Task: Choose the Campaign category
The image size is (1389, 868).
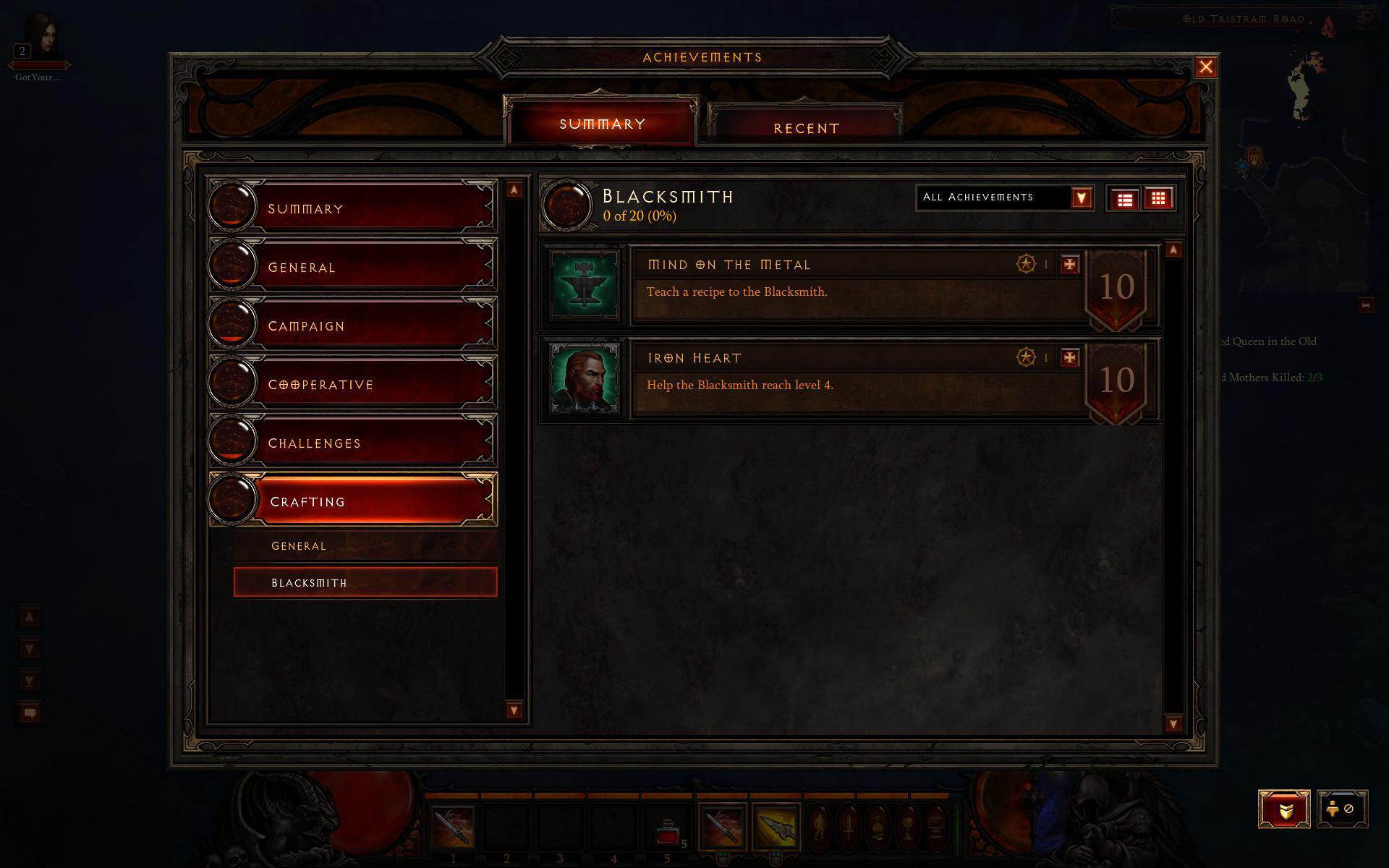Action: click(x=352, y=325)
